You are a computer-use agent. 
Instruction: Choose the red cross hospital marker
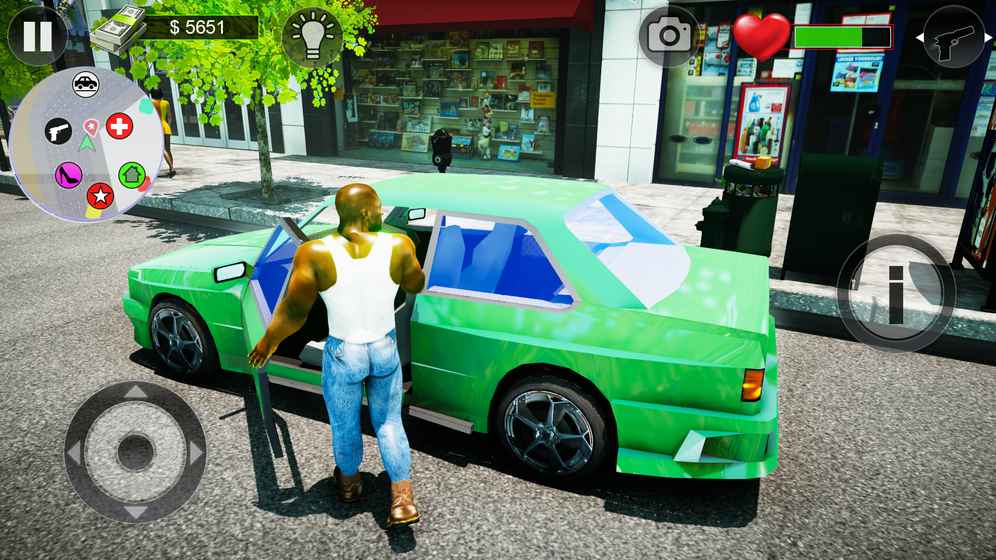click(119, 126)
